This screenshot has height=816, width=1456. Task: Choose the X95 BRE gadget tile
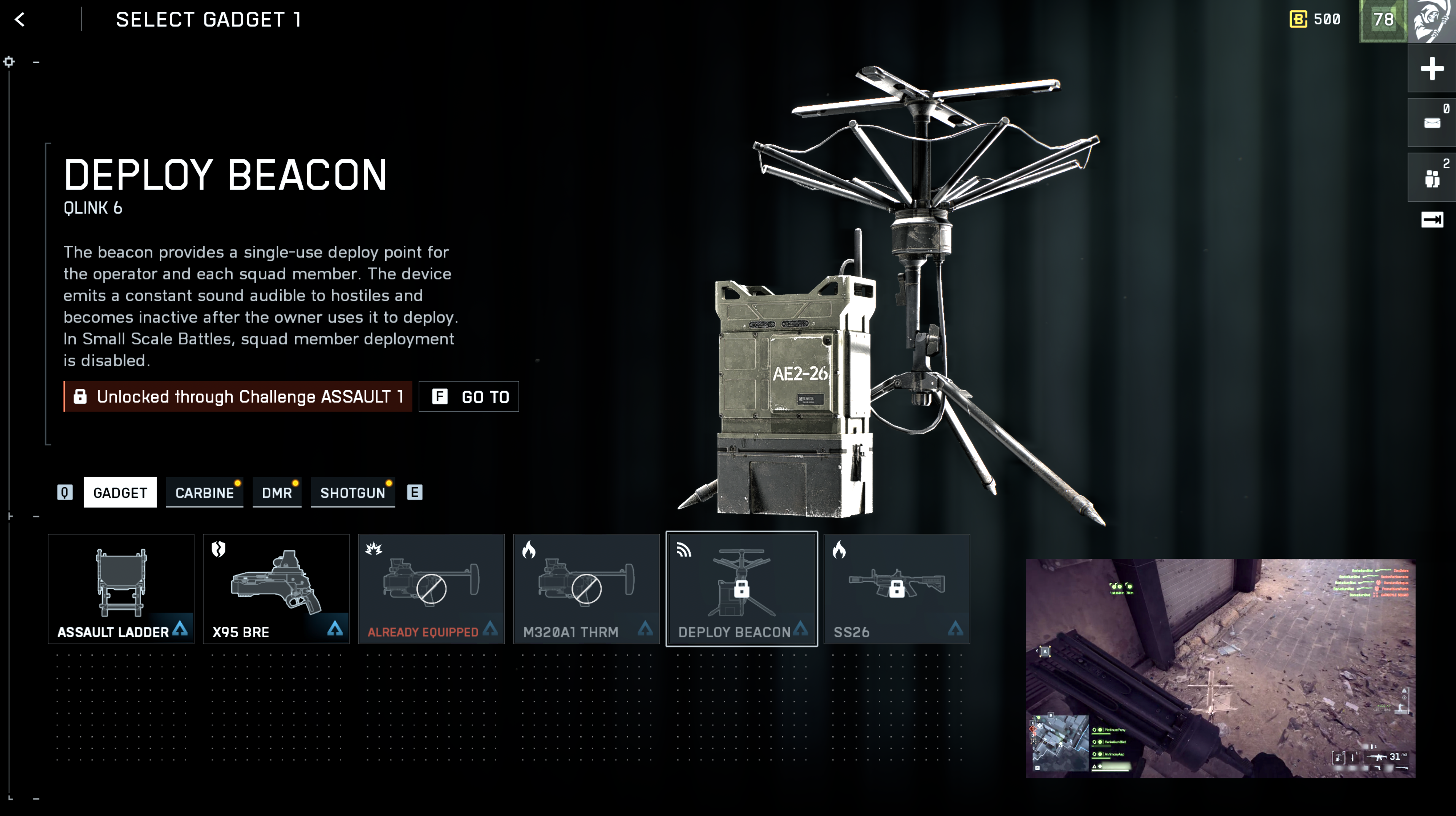pyautogui.click(x=276, y=589)
